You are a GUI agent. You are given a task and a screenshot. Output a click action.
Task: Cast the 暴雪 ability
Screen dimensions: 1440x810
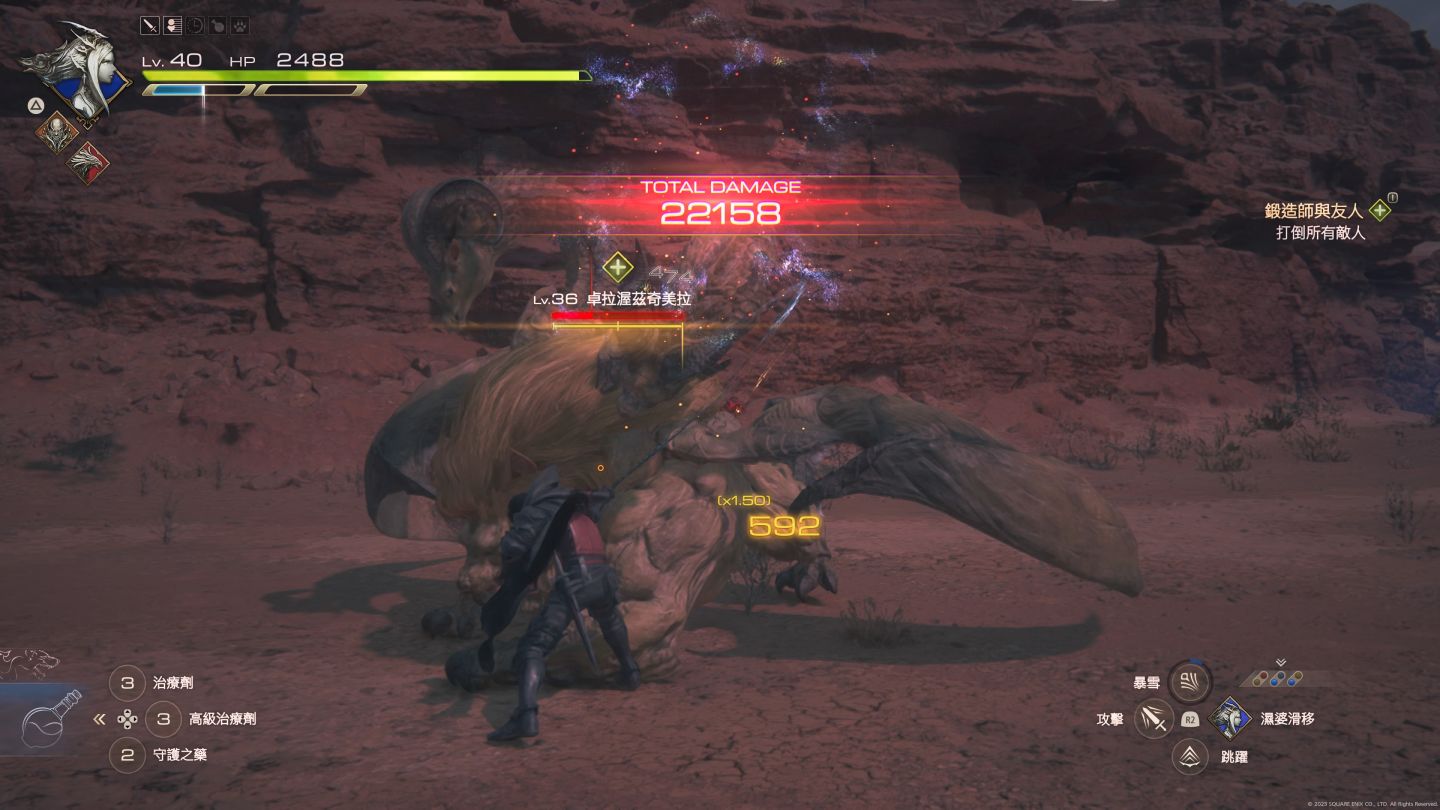click(x=1190, y=683)
